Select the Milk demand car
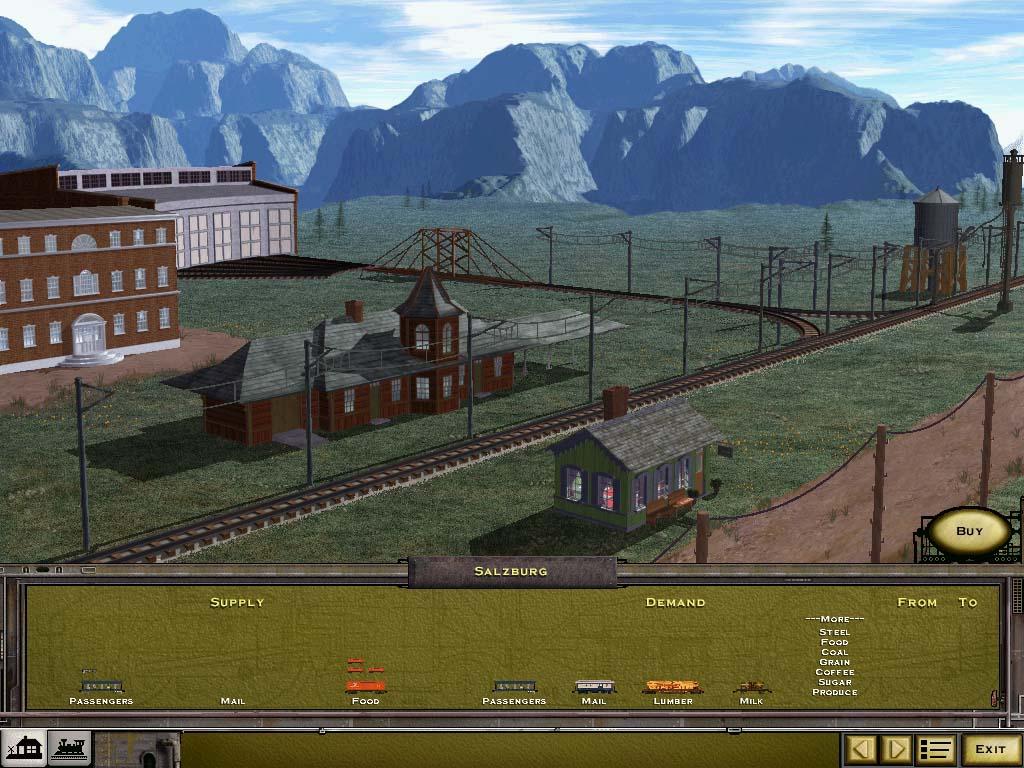The image size is (1024, 768). (751, 687)
